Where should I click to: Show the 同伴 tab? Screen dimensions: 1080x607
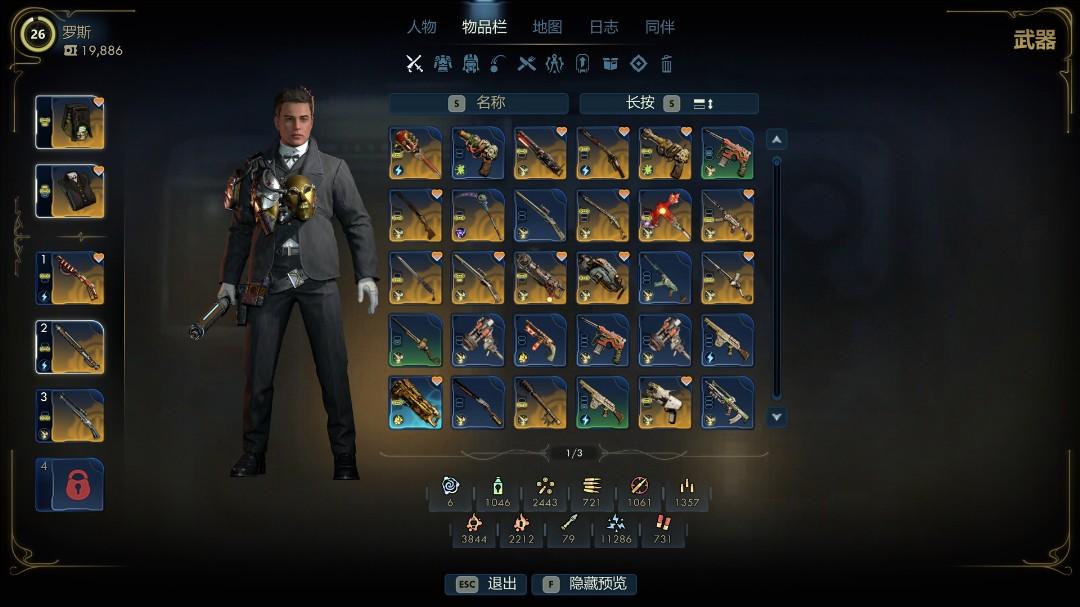(660, 27)
